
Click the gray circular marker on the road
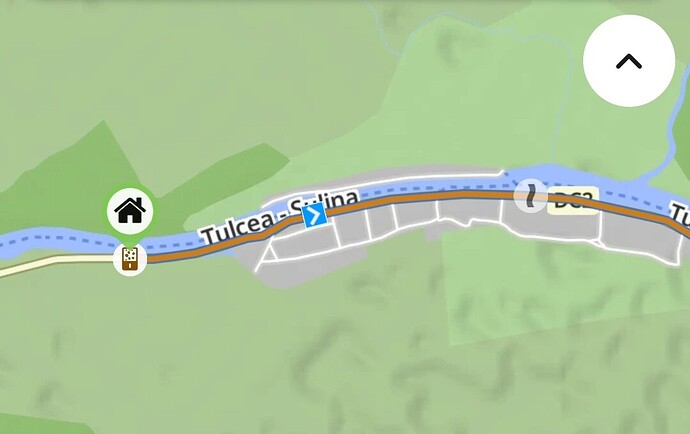(x=530, y=195)
